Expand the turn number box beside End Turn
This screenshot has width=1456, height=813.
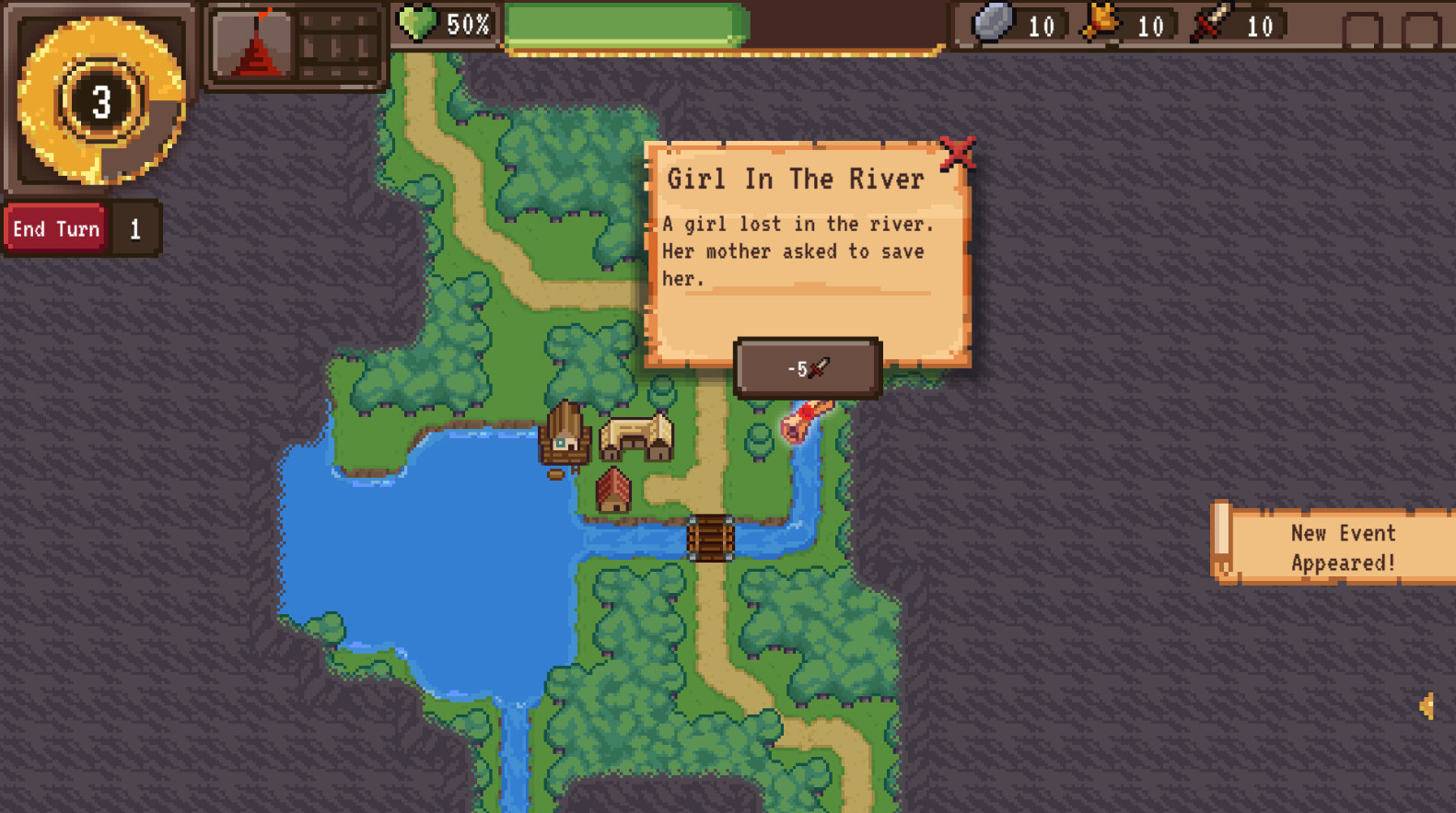click(x=134, y=227)
